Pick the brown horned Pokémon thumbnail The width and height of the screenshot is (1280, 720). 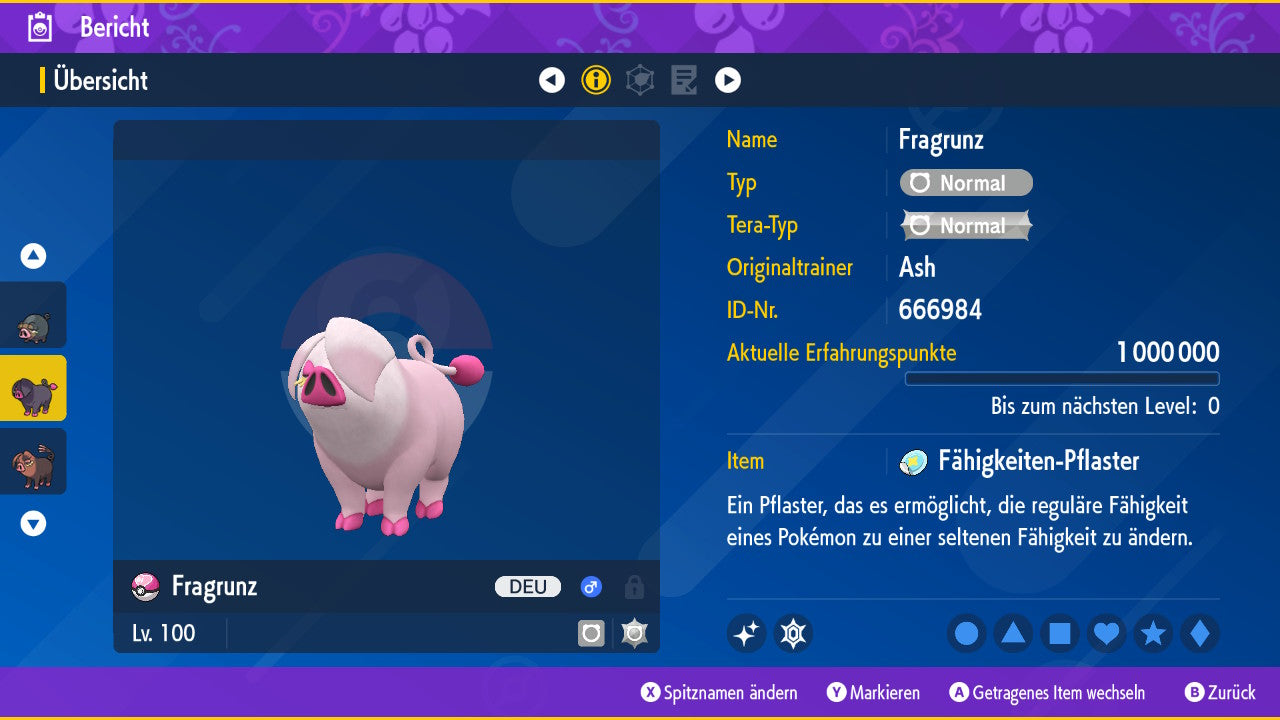pos(33,461)
